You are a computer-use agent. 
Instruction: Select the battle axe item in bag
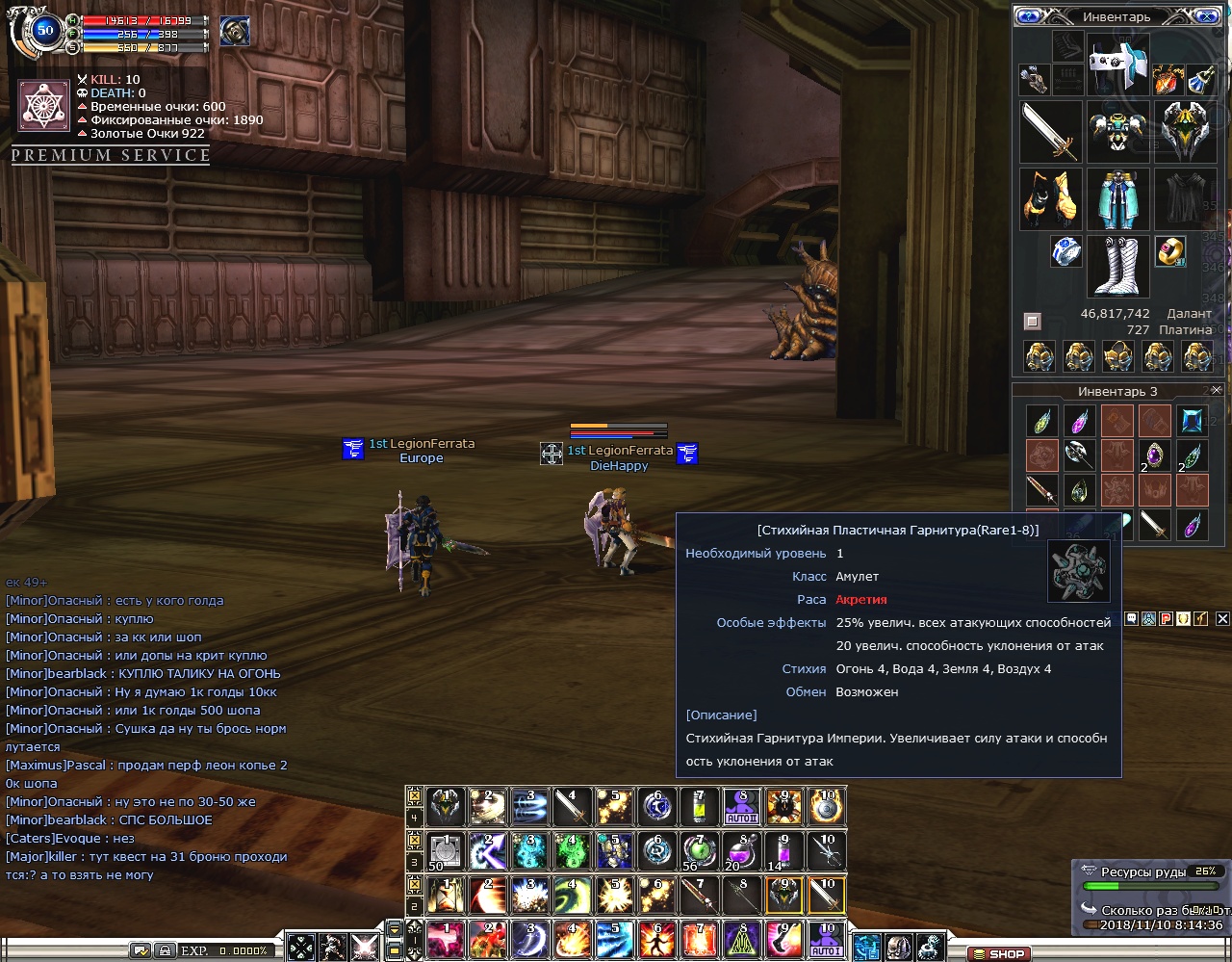[1079, 455]
